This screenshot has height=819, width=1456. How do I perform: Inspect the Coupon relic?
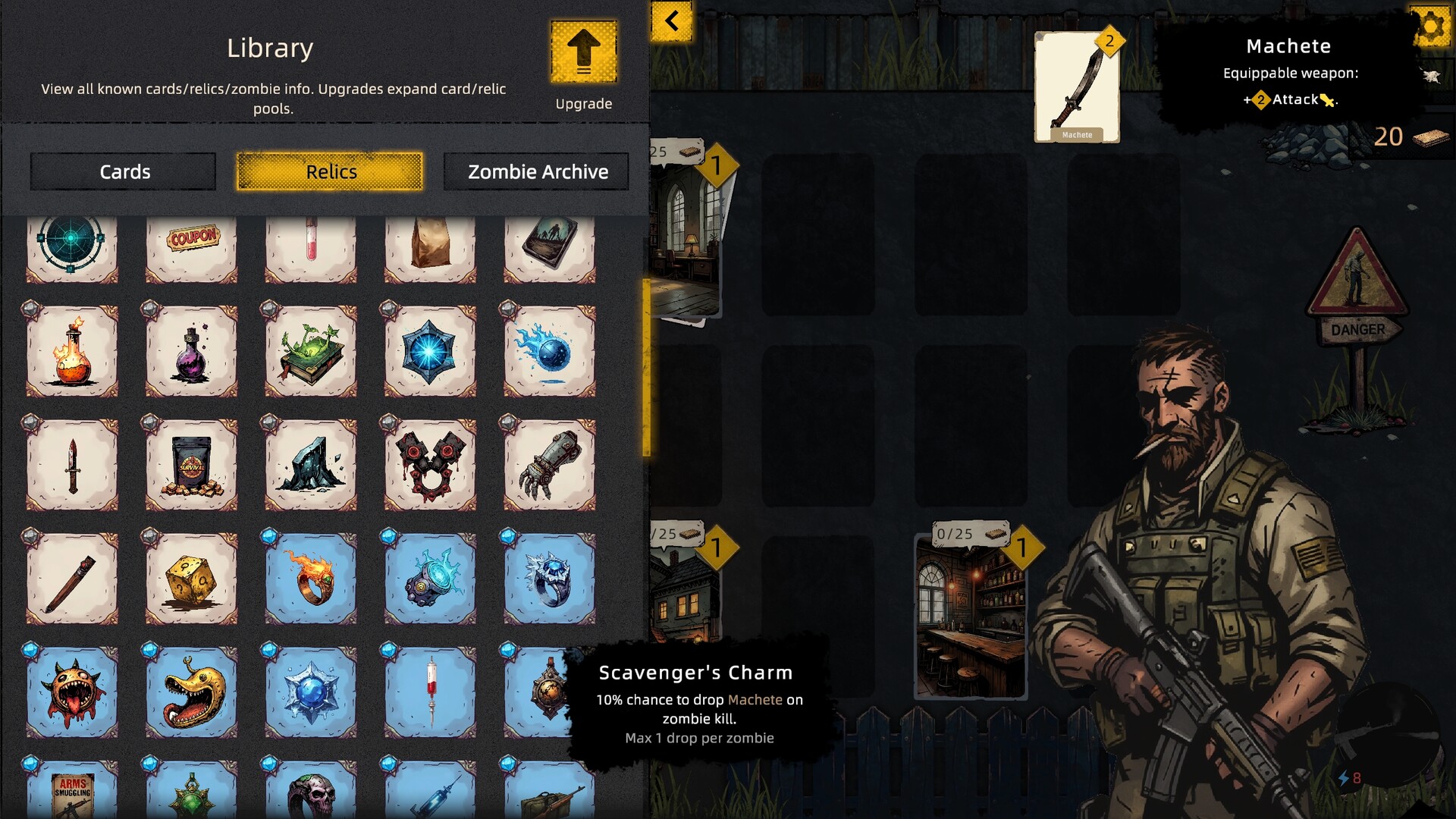191,244
